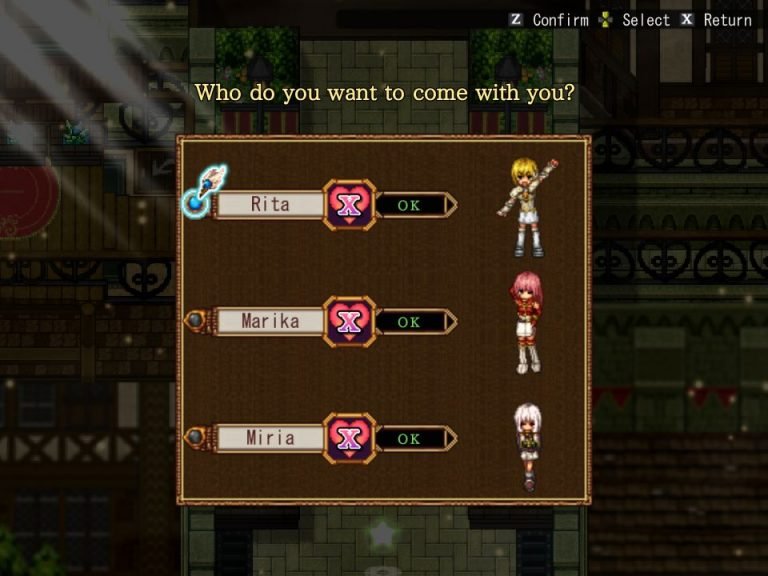Select Rita as your companion
The image size is (768, 576).
(x=270, y=205)
